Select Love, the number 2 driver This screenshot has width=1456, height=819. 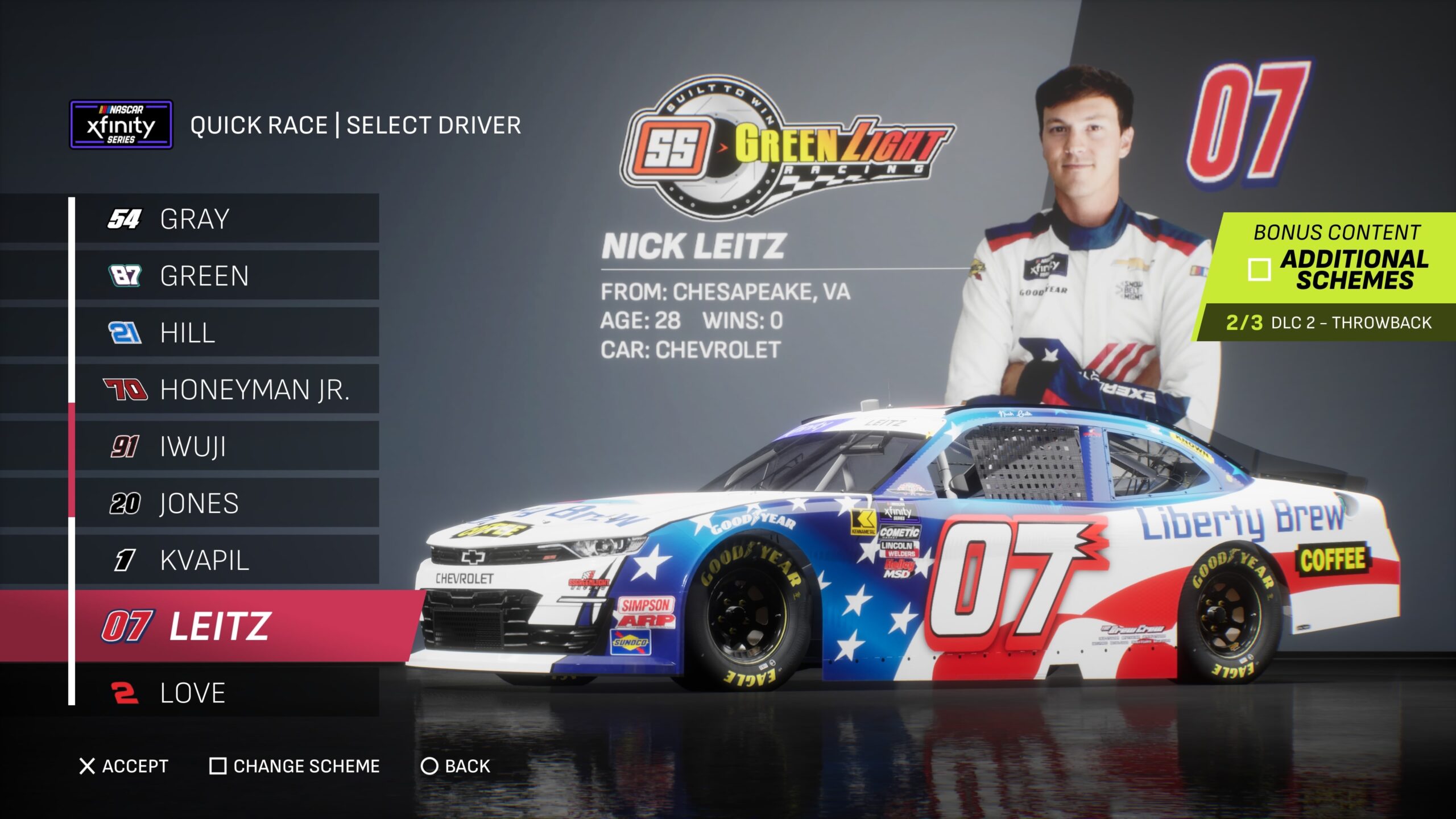[226, 693]
